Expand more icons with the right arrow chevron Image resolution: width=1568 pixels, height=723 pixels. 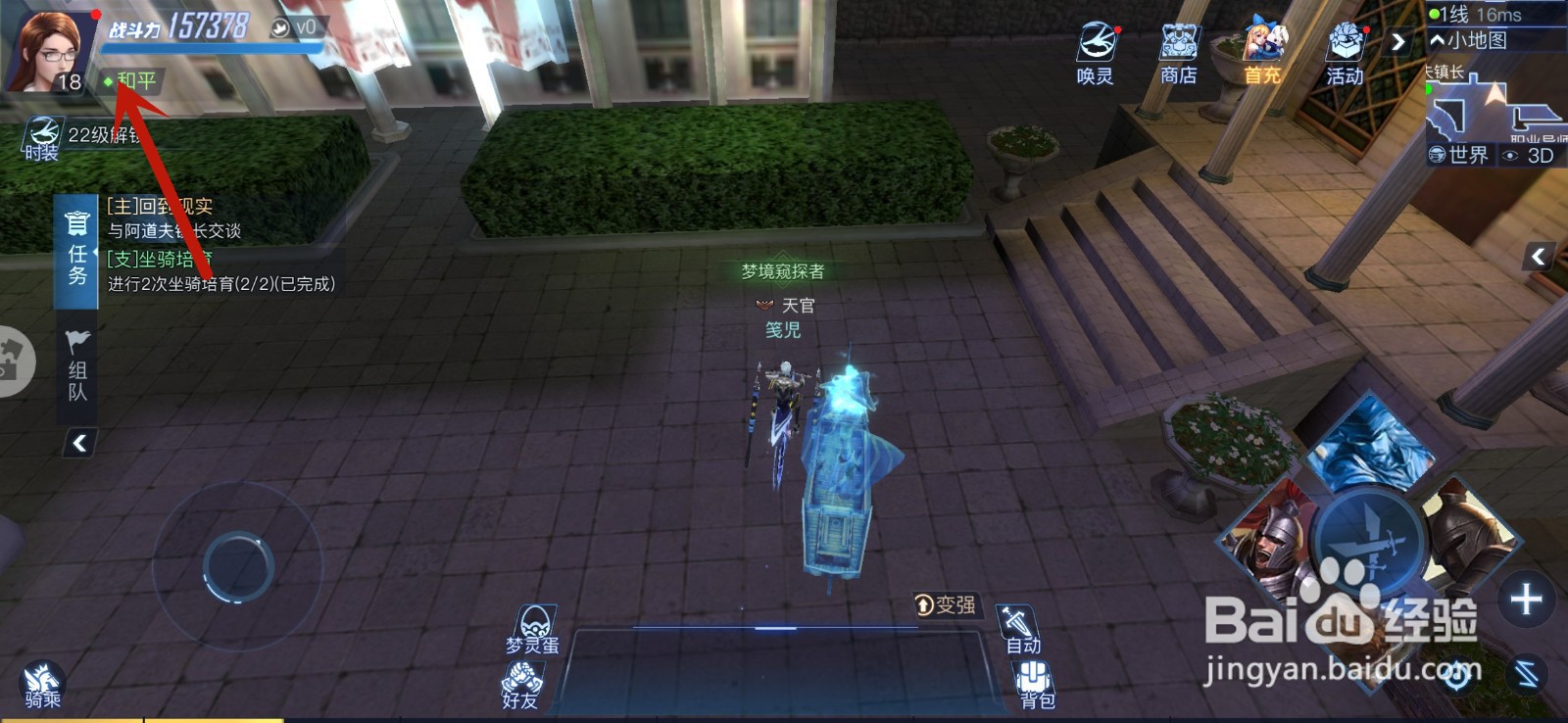[1397, 41]
